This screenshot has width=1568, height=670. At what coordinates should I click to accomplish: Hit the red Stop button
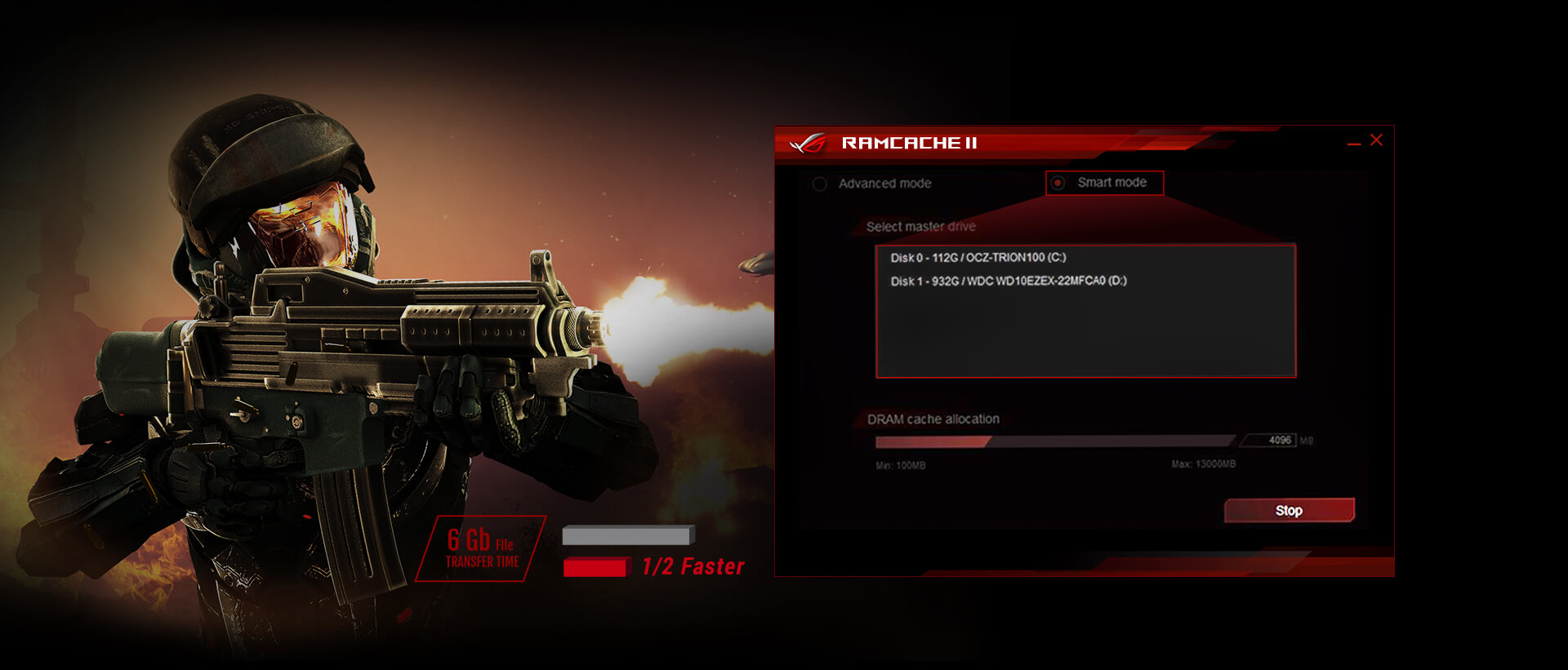coord(1289,511)
